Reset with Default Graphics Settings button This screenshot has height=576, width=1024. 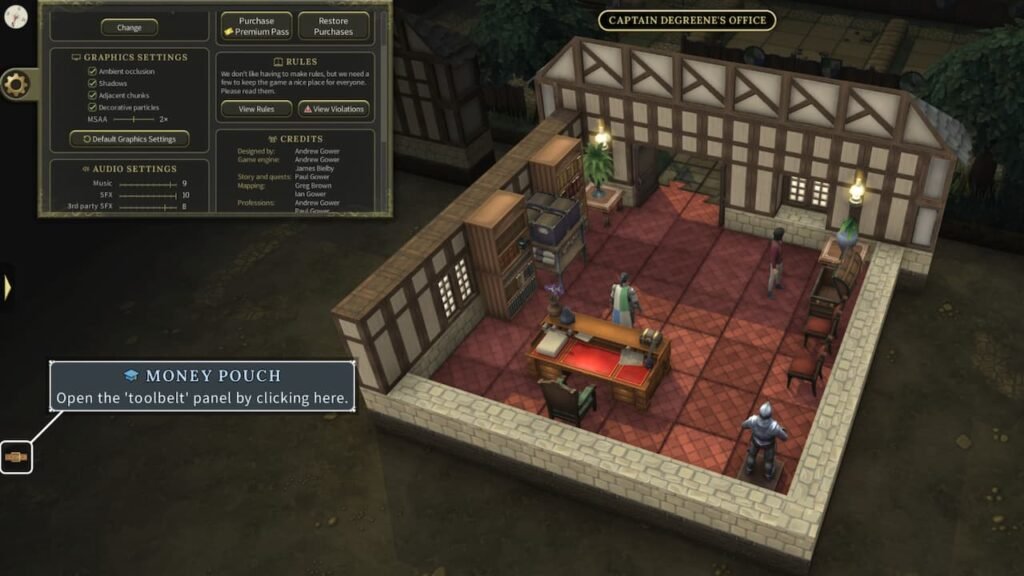click(x=130, y=139)
